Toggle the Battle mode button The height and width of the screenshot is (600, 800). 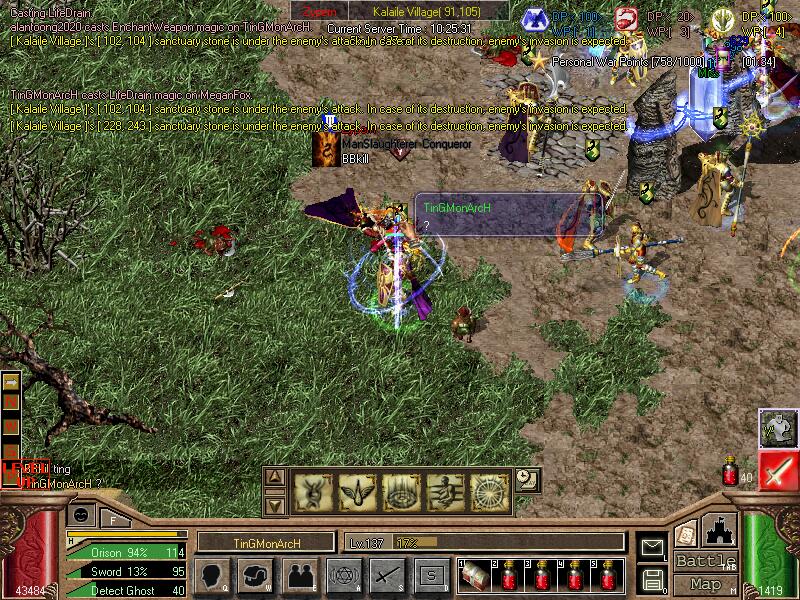coord(705,561)
